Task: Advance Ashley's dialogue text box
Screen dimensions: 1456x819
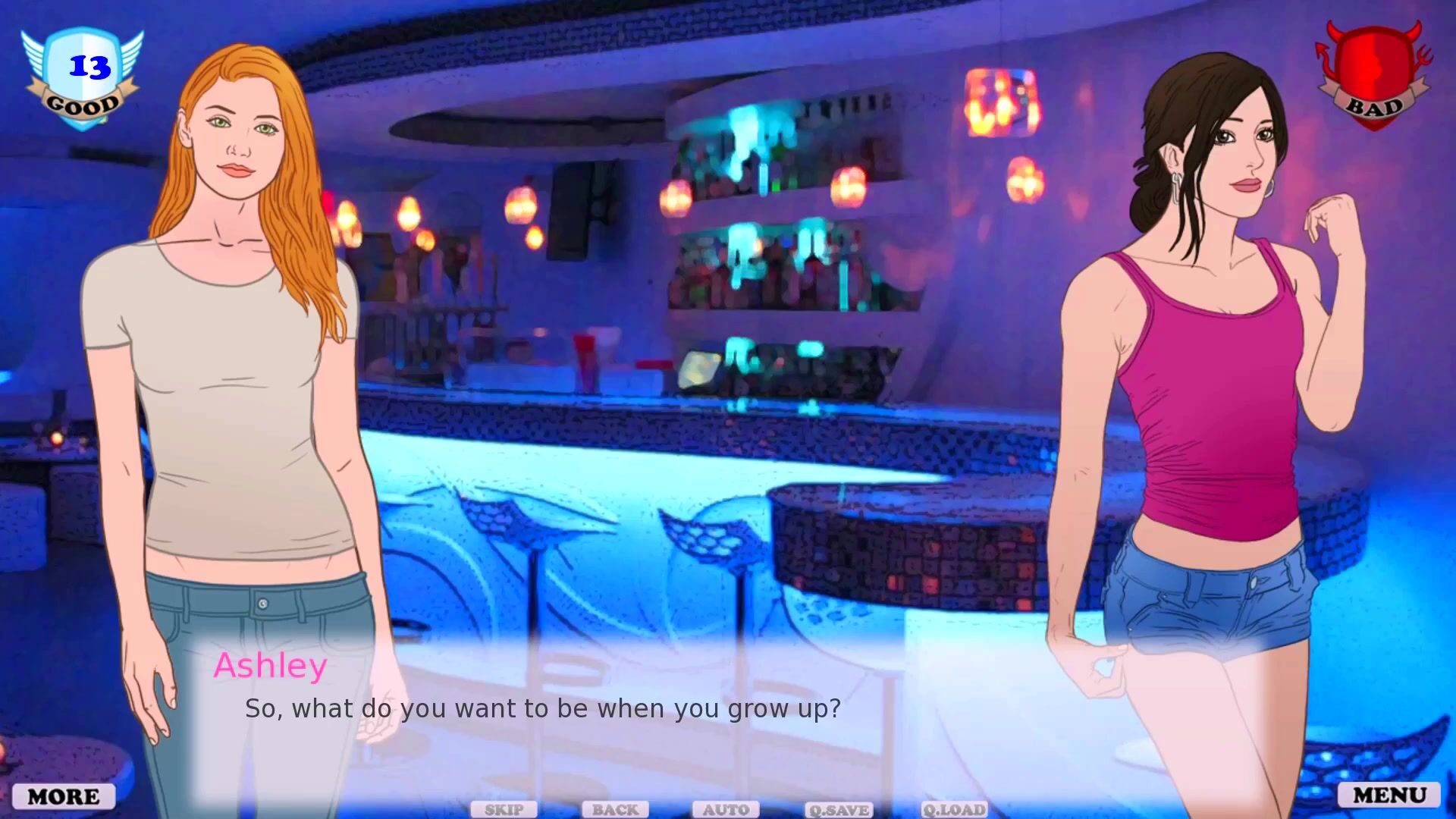Action: 542,708
